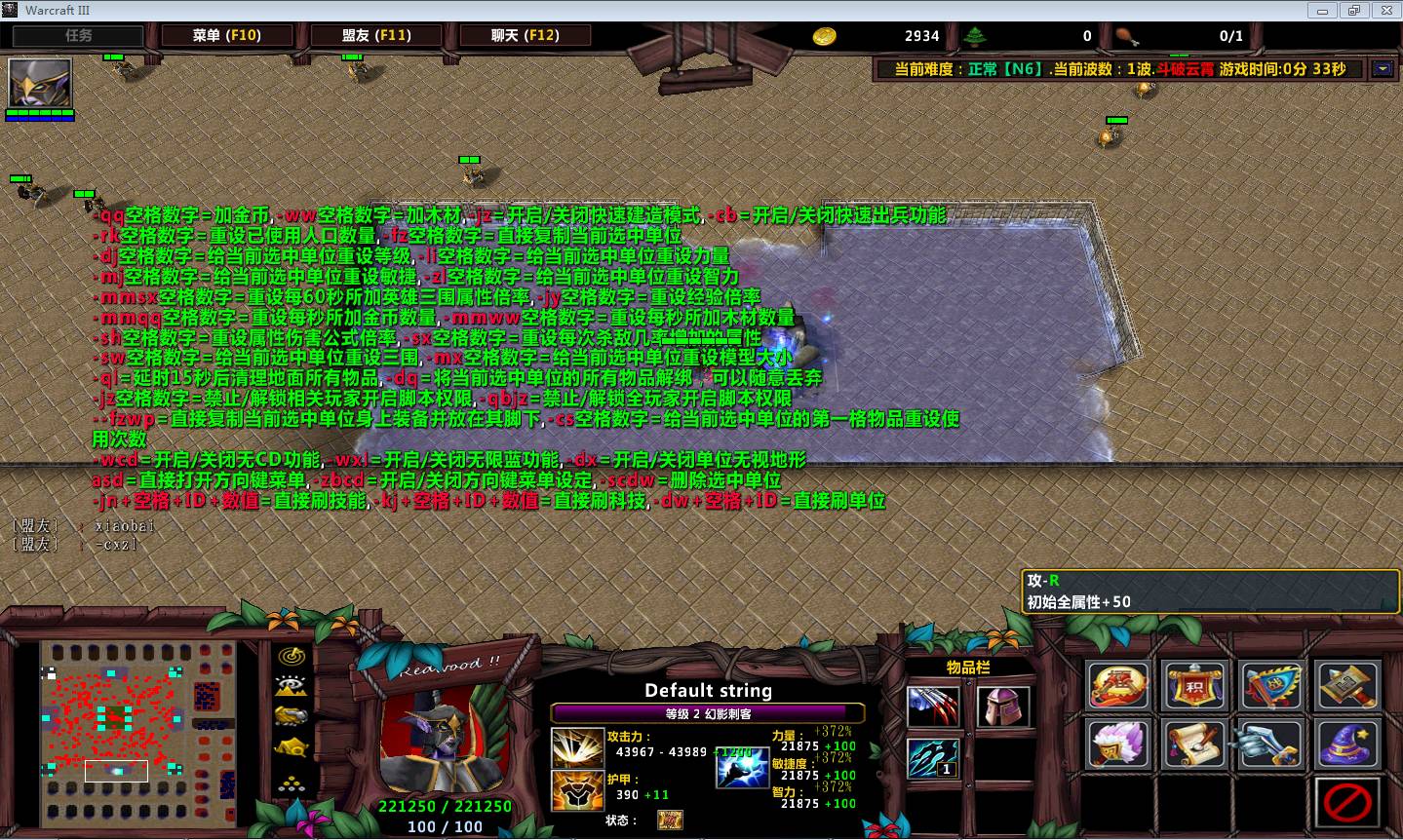1403x840 pixels.
Task: Select the purple helmet inventory slot
Action: [x=1003, y=706]
